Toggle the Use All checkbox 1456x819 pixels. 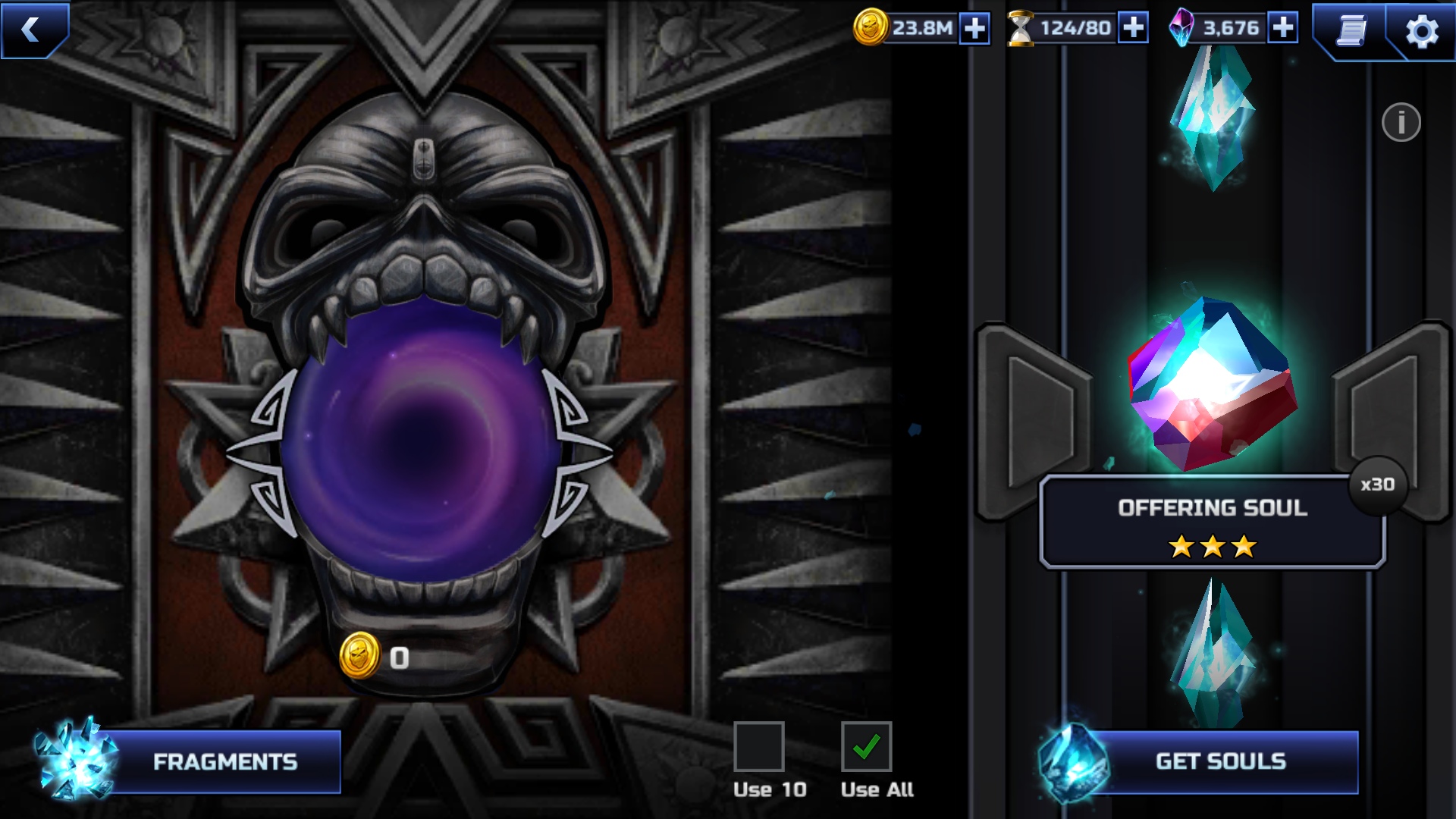point(866,746)
